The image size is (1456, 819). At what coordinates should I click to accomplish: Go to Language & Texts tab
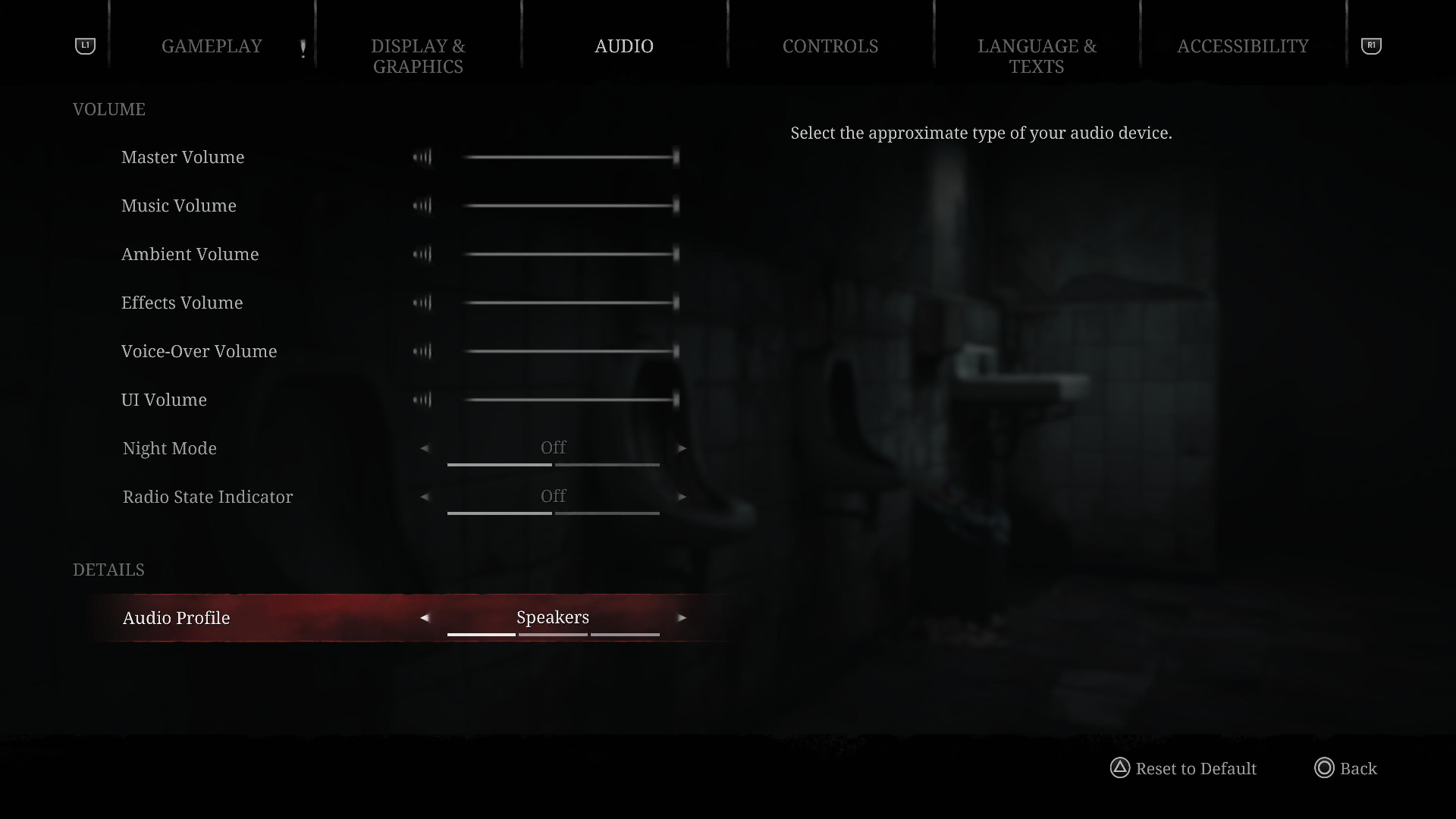[1037, 56]
